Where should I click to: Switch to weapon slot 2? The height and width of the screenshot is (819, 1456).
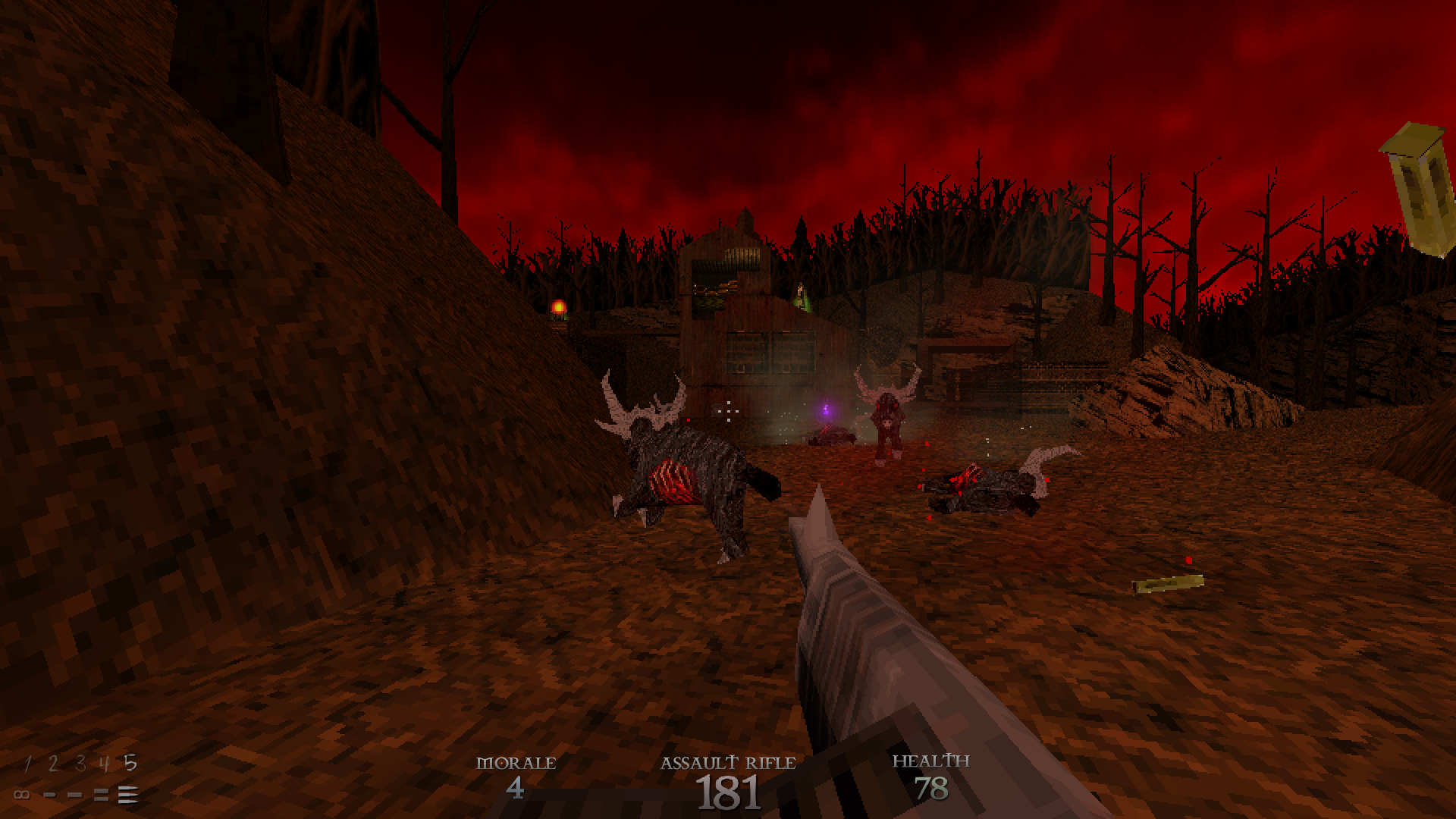(52, 764)
